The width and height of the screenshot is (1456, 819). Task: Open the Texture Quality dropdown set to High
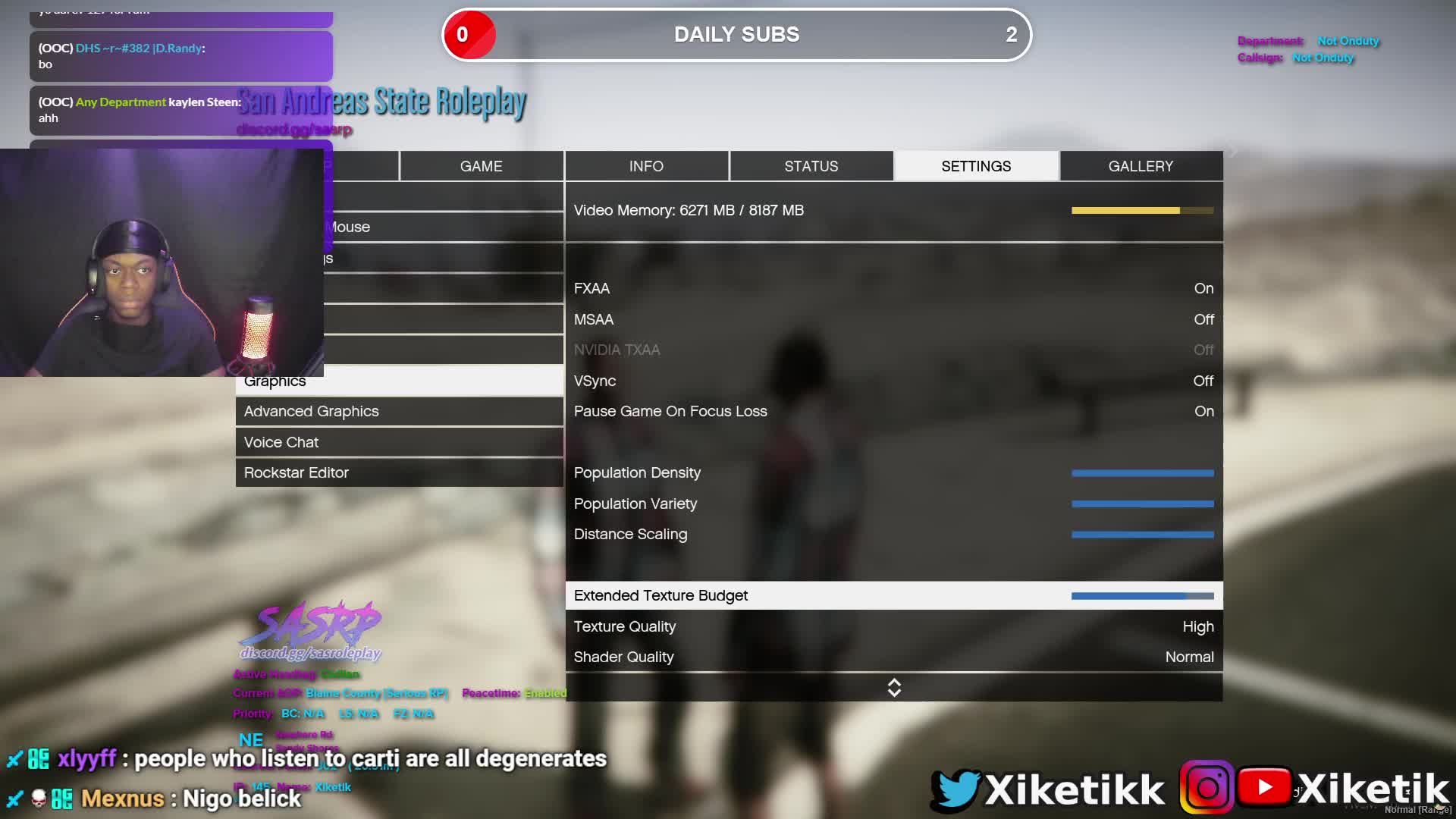pyautogui.click(x=895, y=626)
